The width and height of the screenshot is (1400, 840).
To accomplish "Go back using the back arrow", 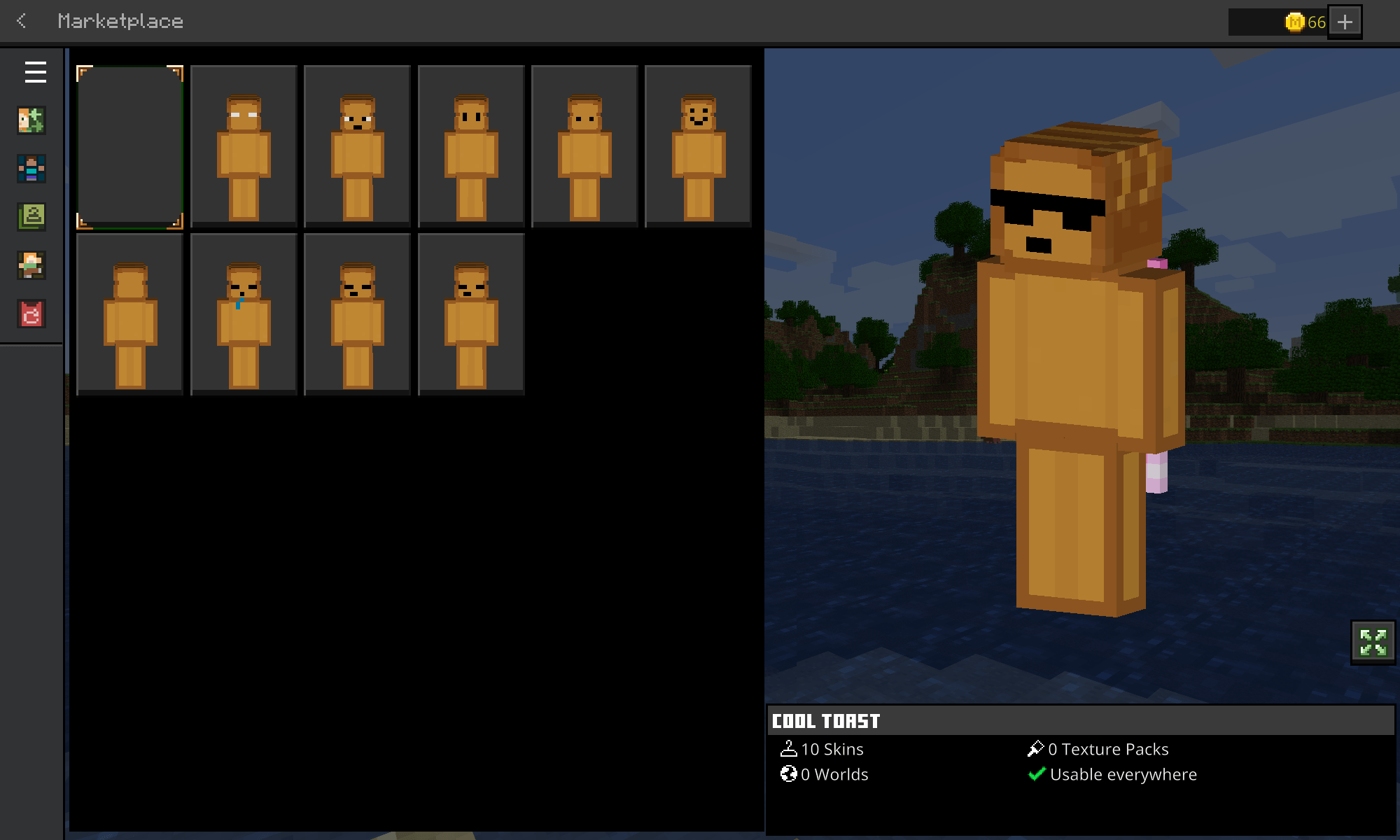I will point(22,22).
